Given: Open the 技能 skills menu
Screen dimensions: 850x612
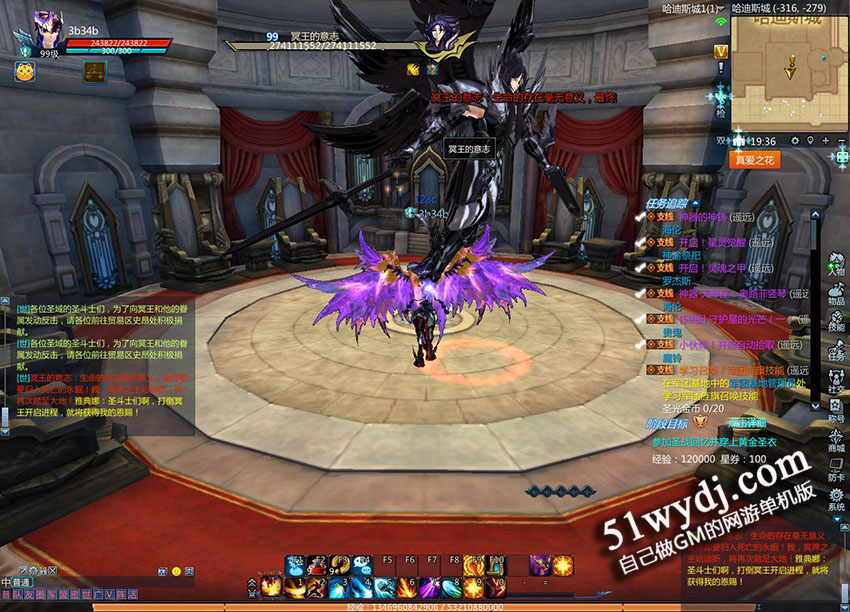Looking at the screenshot, I should tap(835, 322).
